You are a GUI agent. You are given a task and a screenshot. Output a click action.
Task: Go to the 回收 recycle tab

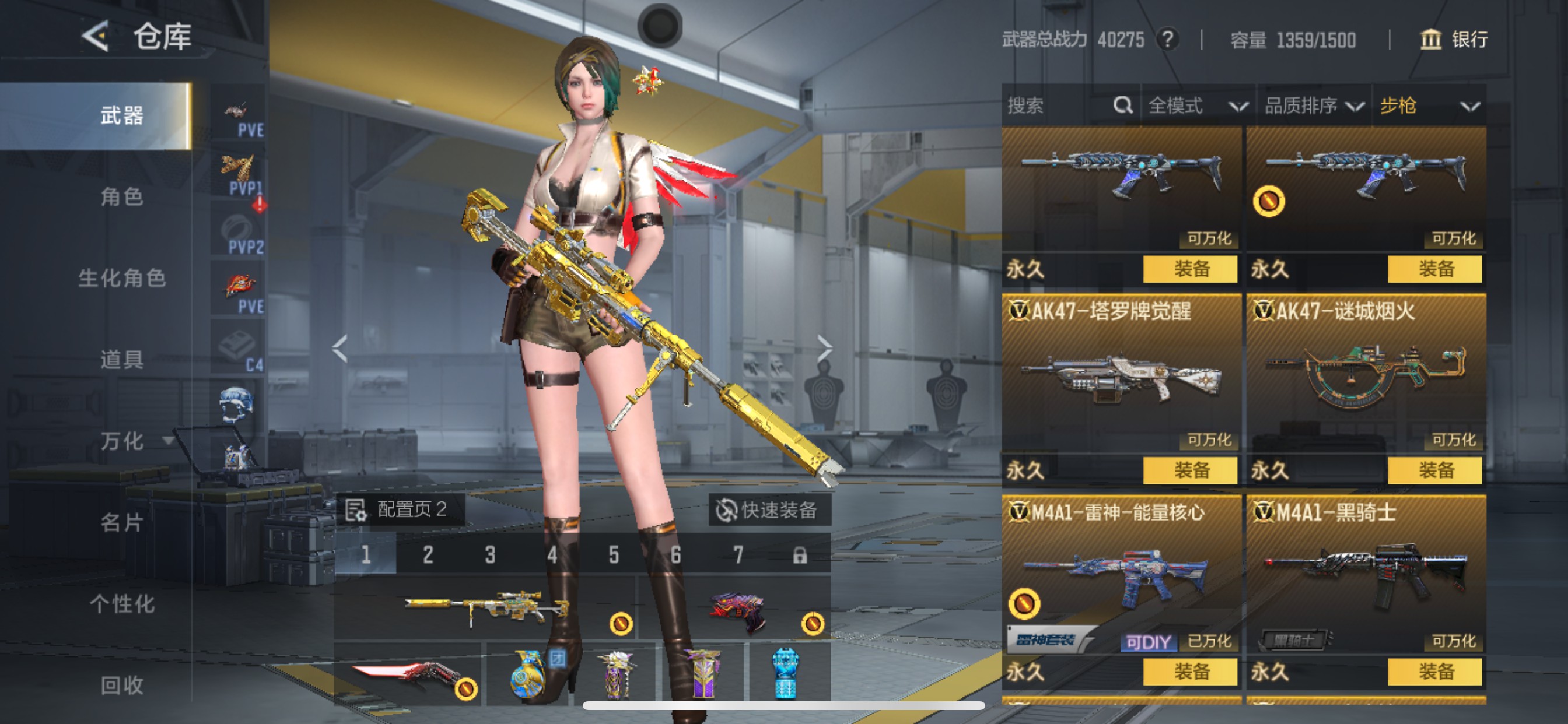tap(122, 686)
